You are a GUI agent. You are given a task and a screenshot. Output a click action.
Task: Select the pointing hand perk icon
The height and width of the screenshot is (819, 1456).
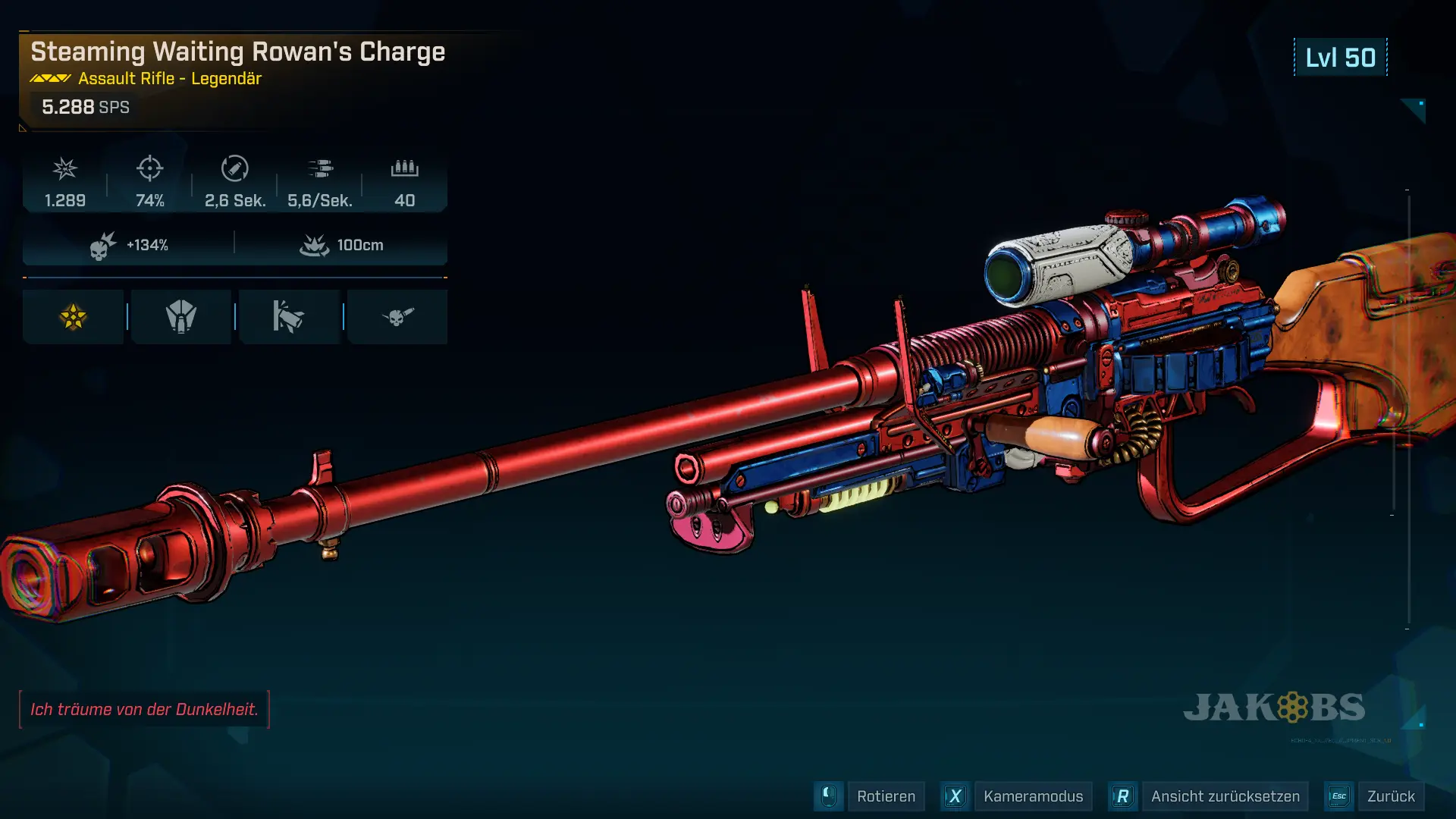(x=289, y=317)
